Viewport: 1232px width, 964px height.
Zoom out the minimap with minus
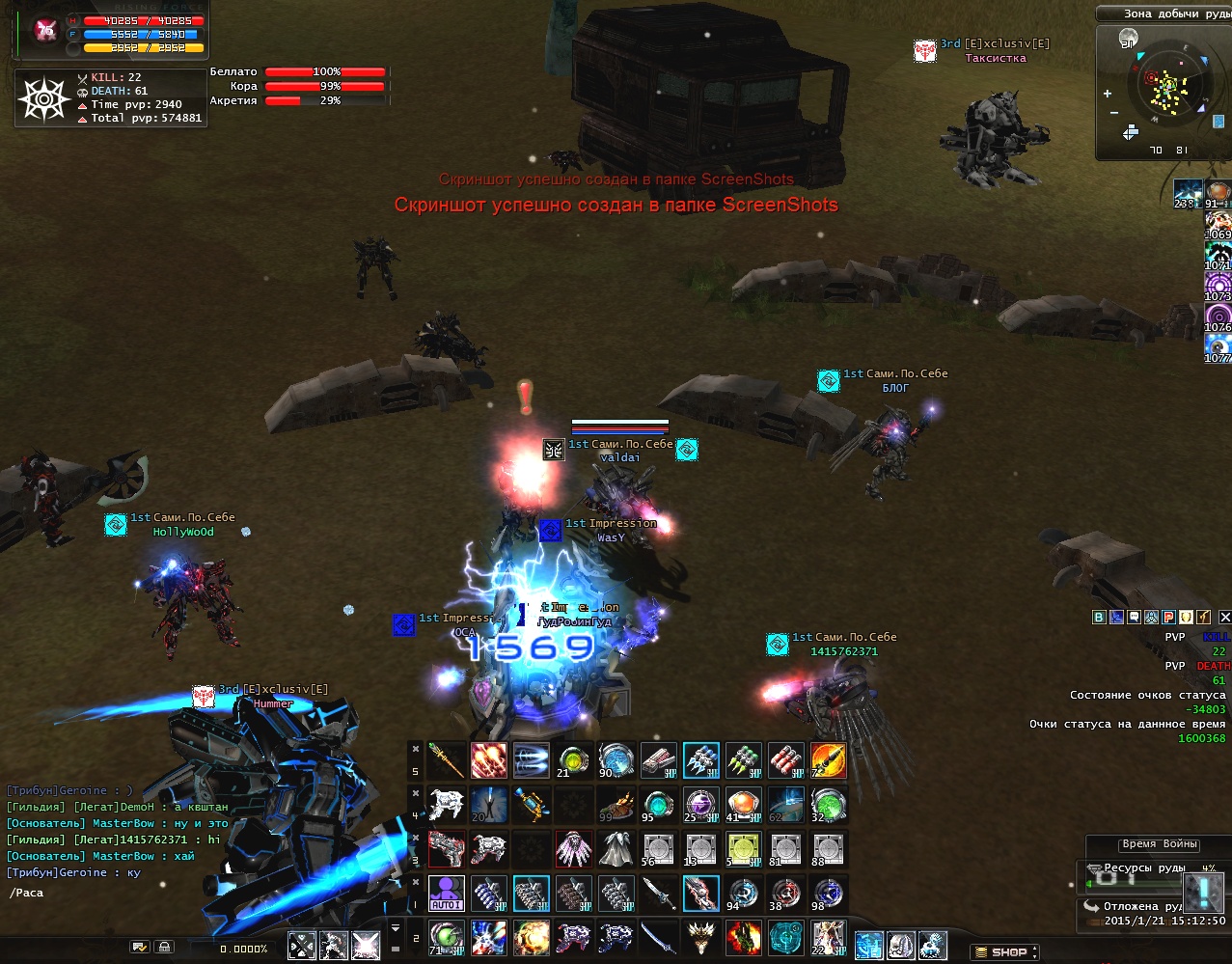tap(1114, 113)
